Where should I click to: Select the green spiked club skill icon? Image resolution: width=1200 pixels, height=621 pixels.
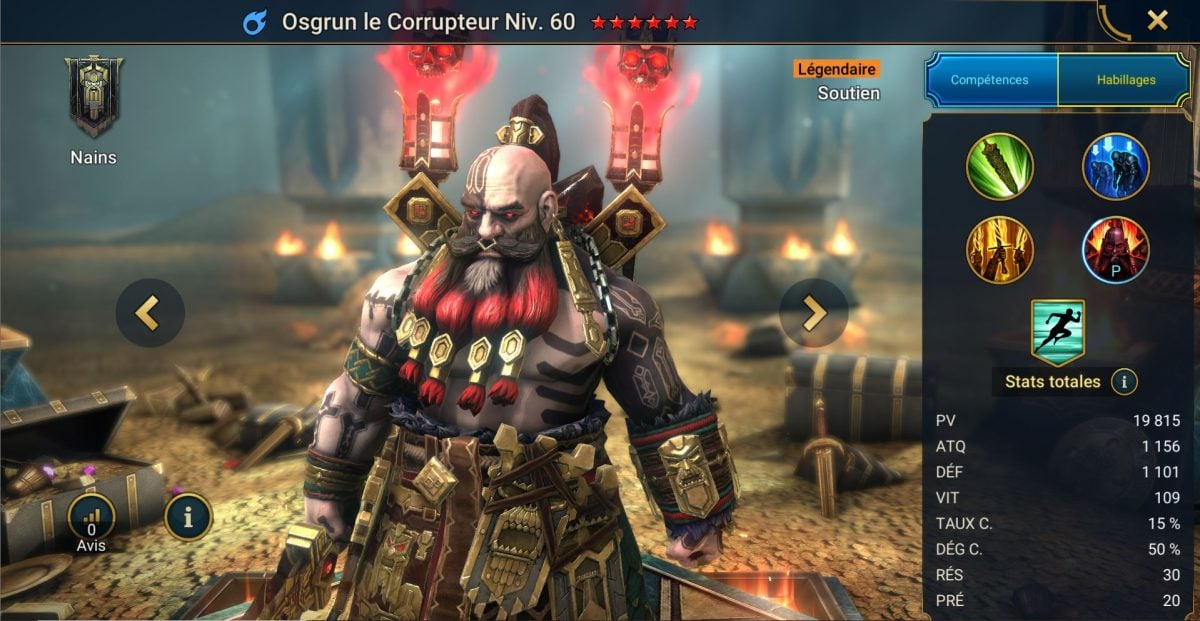click(1000, 166)
